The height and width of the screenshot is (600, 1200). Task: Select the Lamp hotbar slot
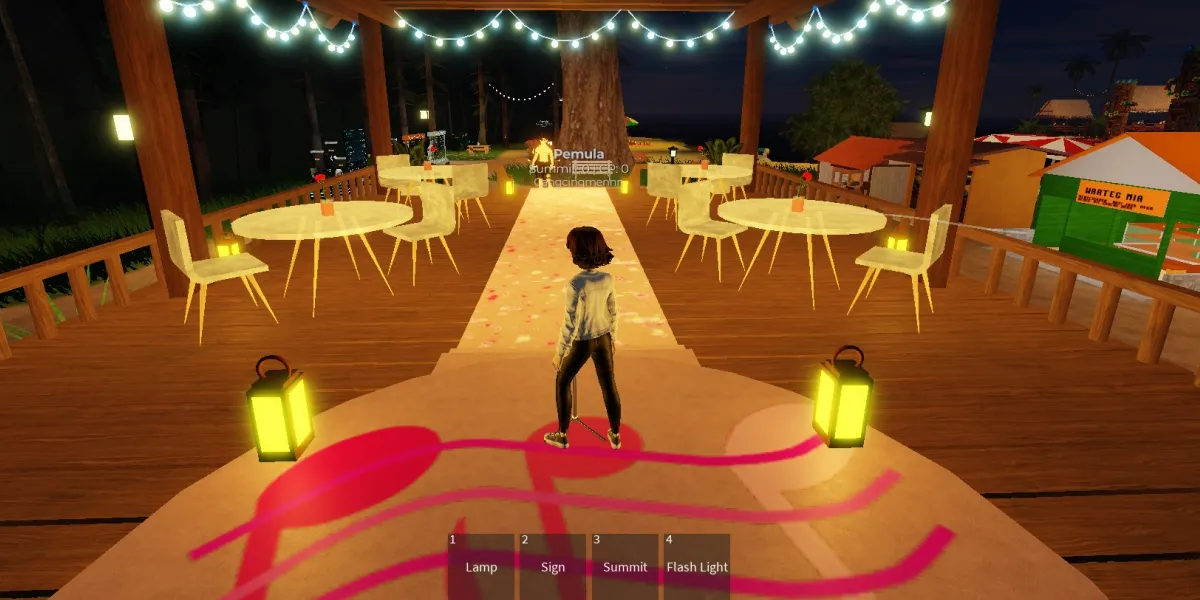click(x=481, y=566)
